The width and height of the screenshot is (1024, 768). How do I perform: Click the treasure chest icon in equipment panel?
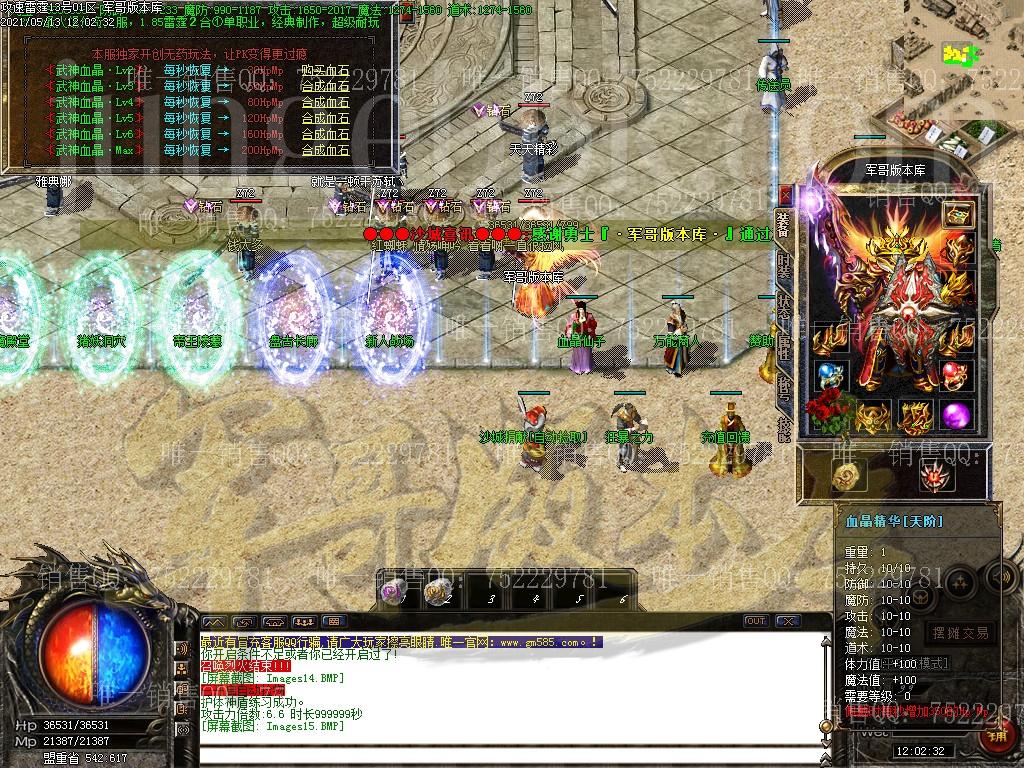958,214
